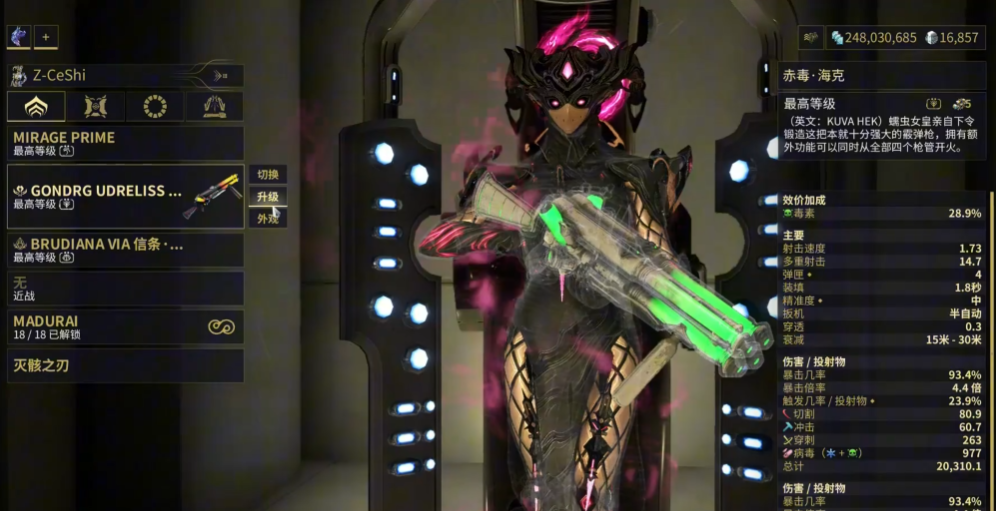The image size is (996, 511).
Task: Switch to the Warframe lotus-emblem tab
Action: click(x=36, y=107)
